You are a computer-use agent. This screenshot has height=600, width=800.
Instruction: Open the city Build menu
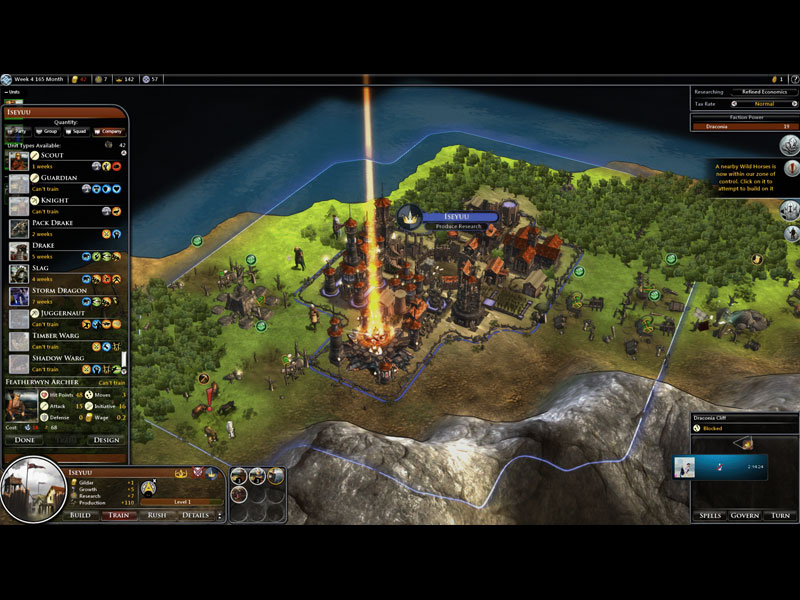(80, 515)
